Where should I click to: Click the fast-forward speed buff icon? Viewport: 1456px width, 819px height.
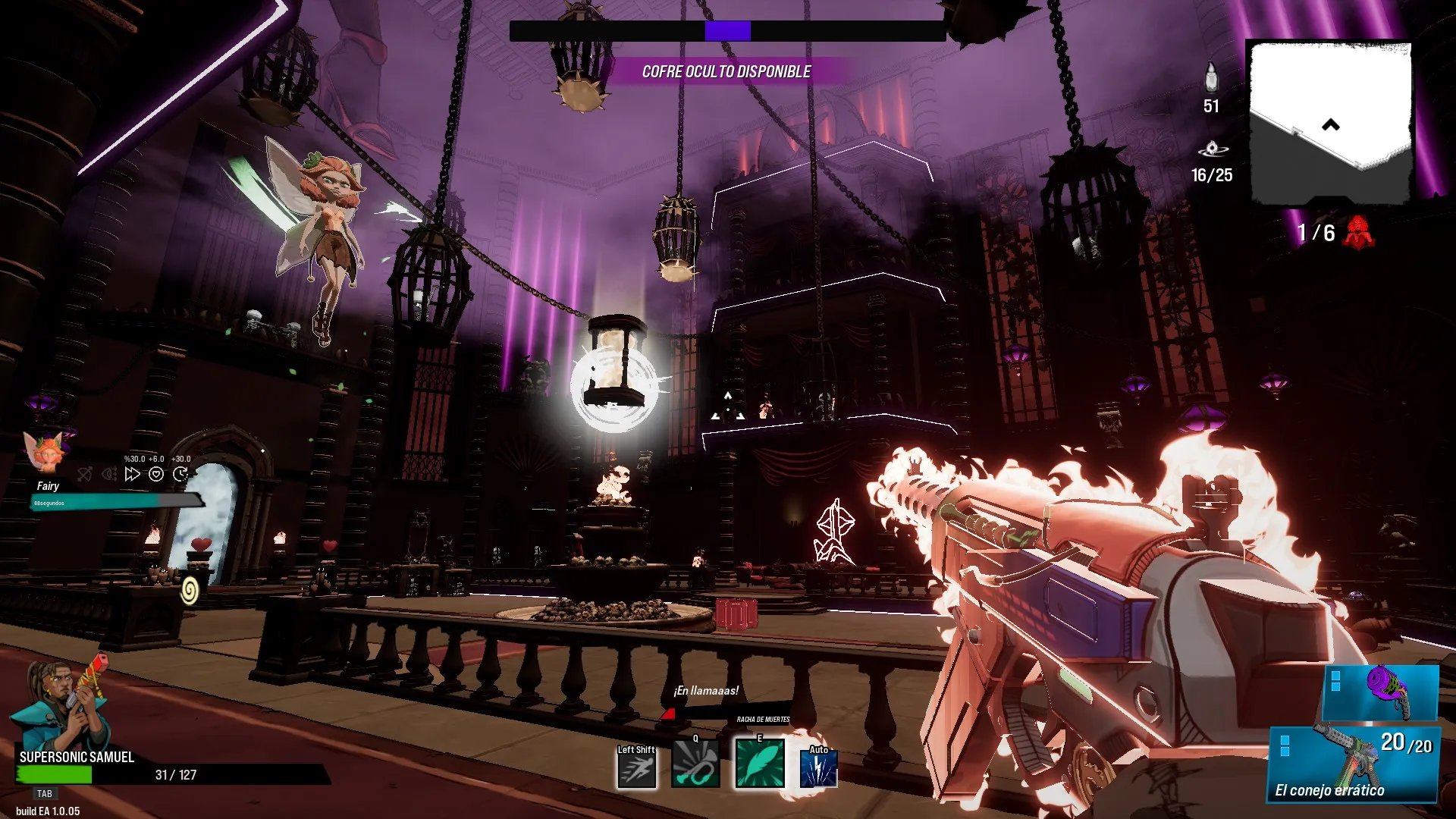click(133, 475)
